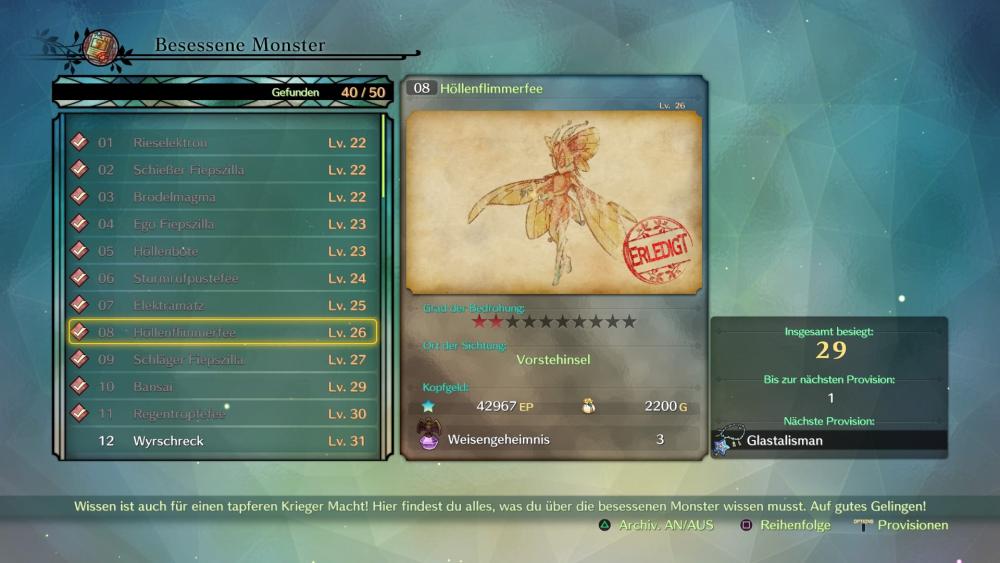Choose the Schläger Fiepszilla entry
The height and width of the screenshot is (563, 1000).
(x=222, y=359)
